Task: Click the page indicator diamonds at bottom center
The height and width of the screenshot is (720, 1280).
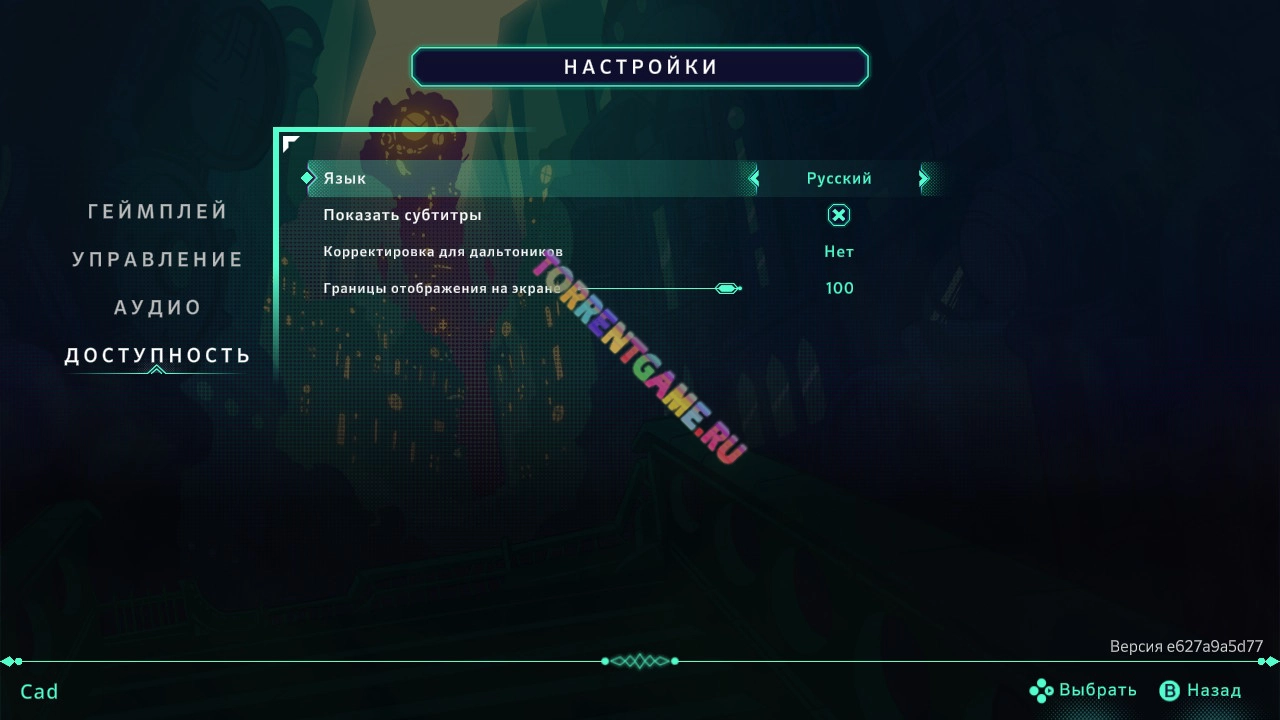Action: (x=640, y=661)
